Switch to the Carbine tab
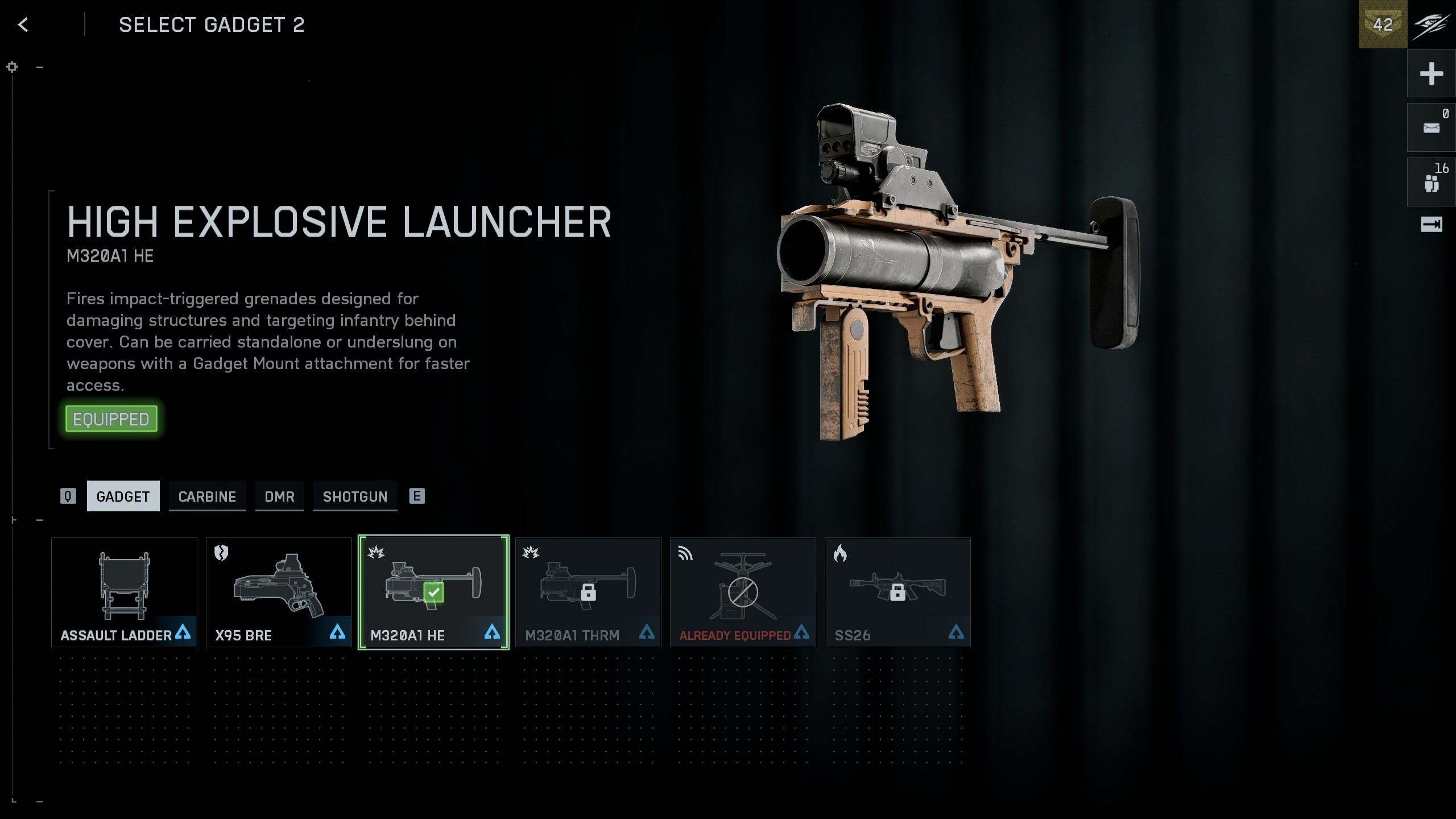1456x819 pixels. coord(207,497)
